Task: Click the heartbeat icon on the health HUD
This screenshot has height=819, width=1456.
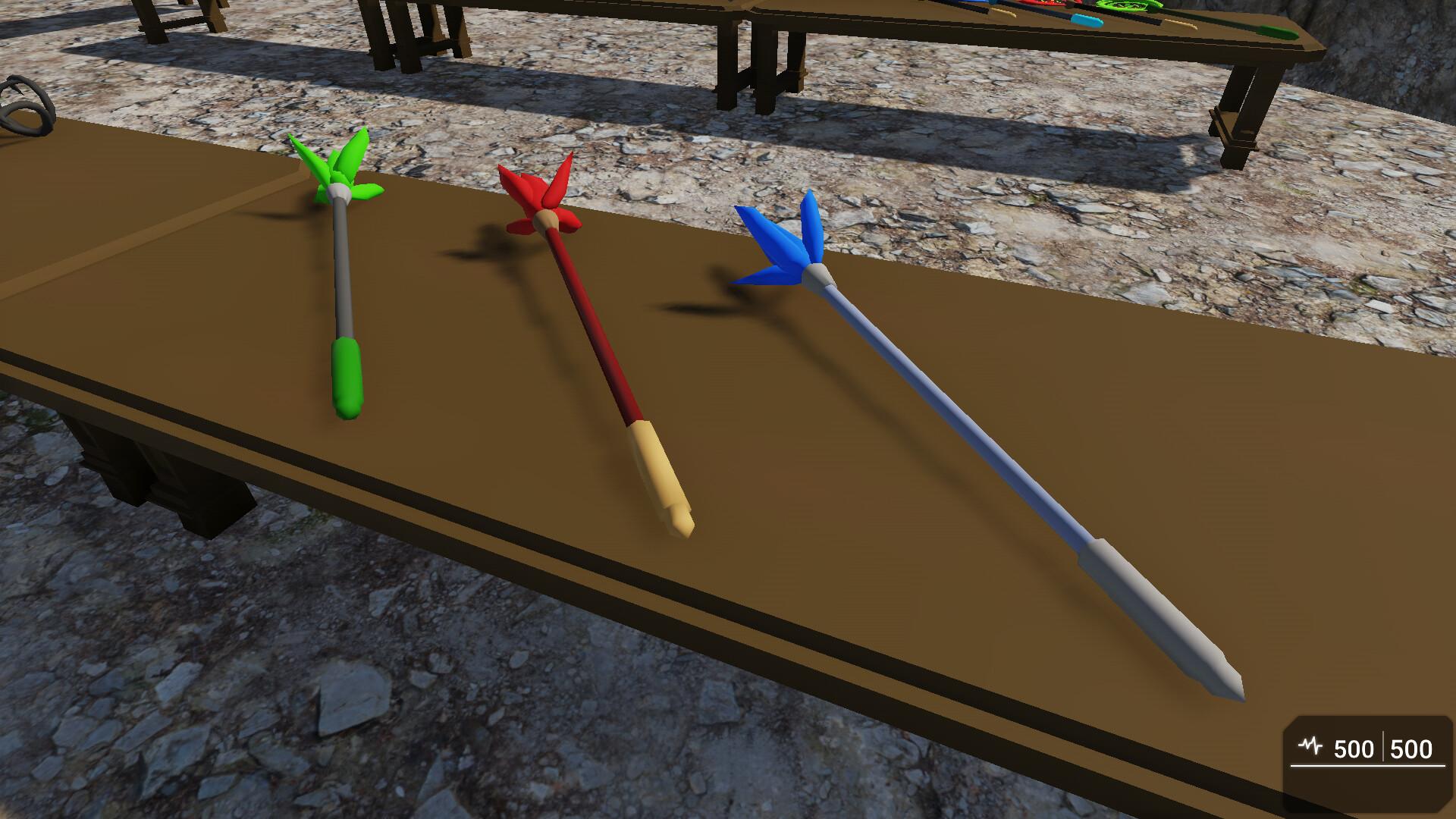Action: (x=1310, y=745)
